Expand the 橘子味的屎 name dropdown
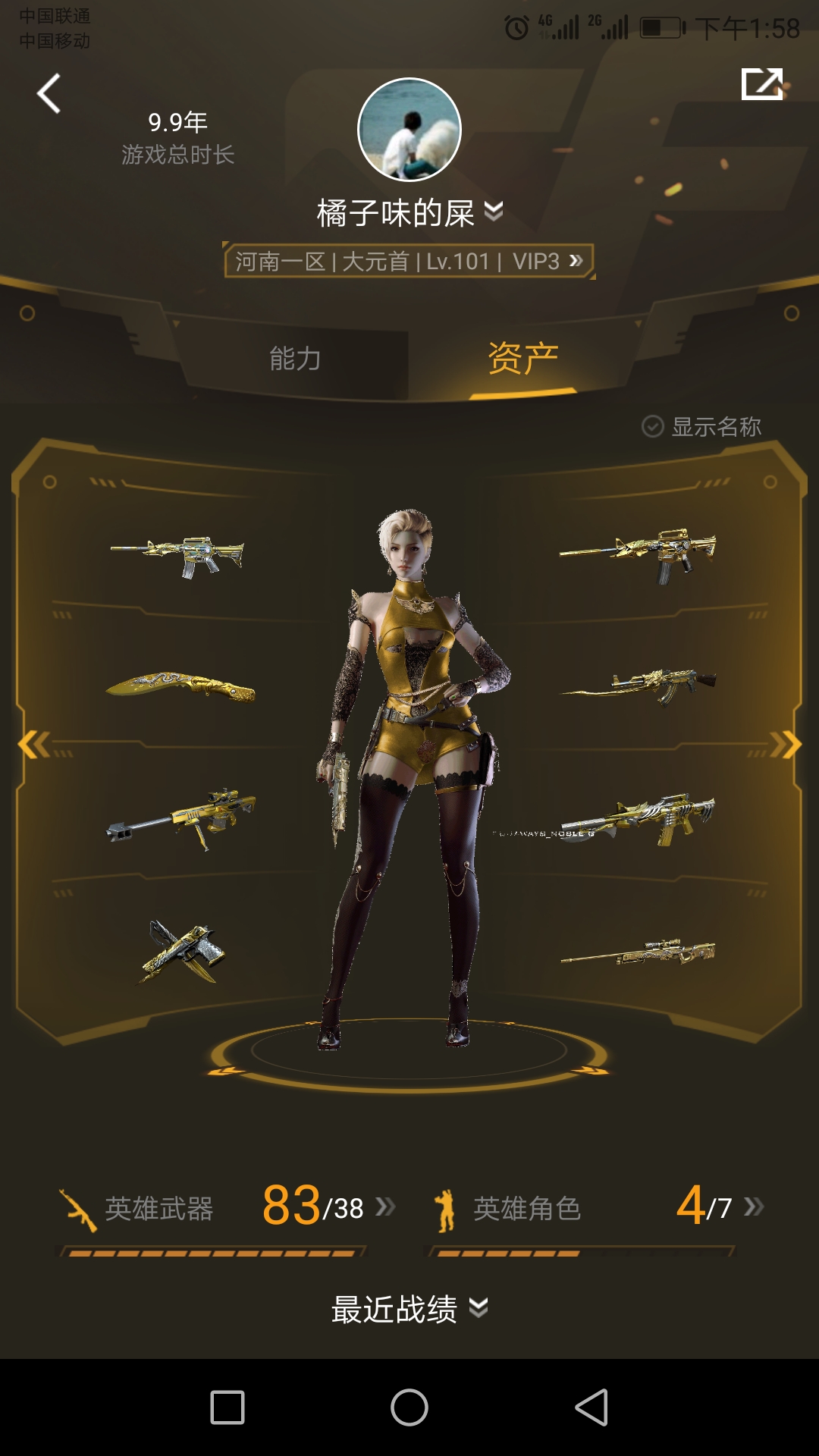The width and height of the screenshot is (819, 1456). 493,212
